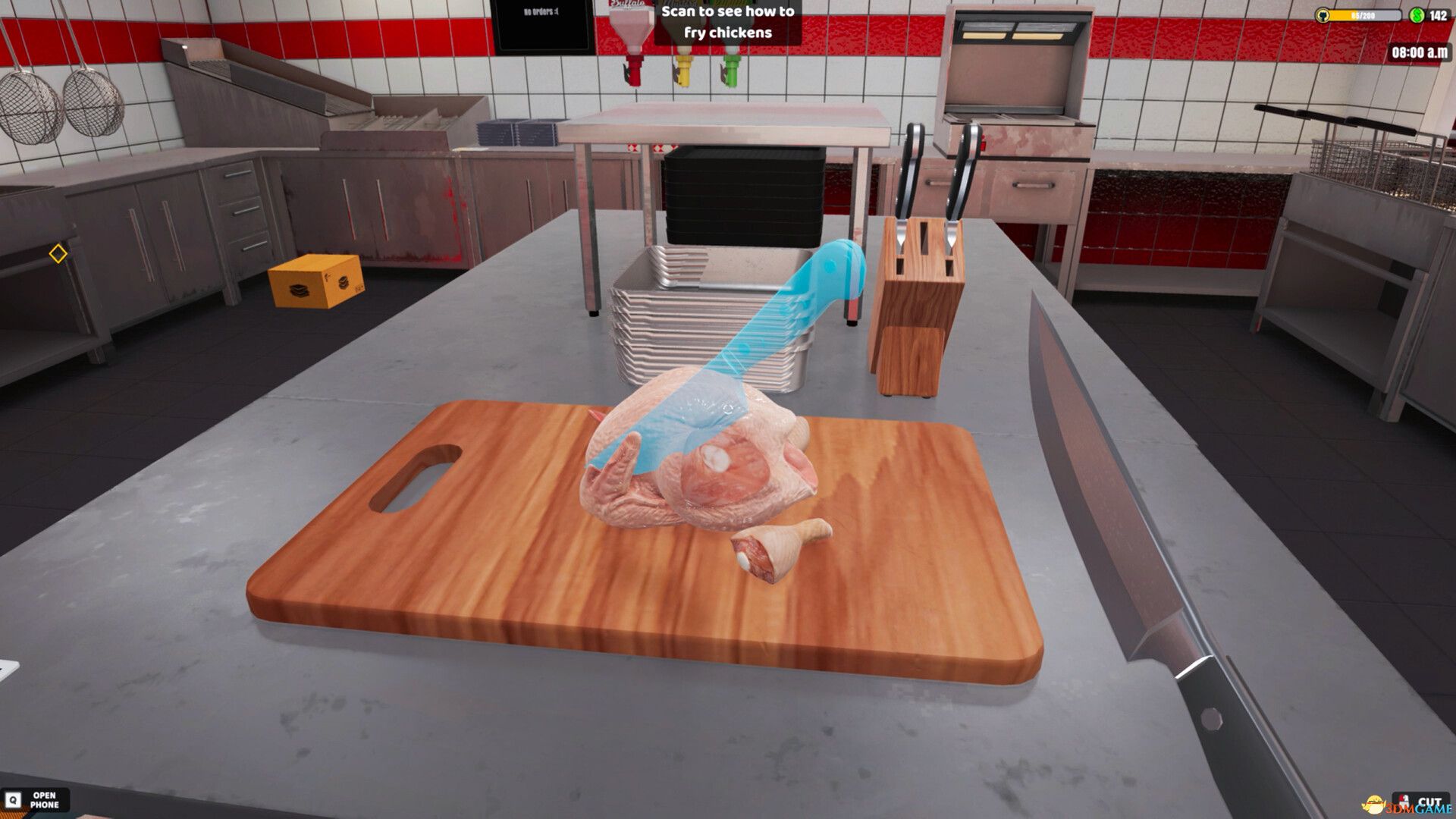Click the chicken XP progress icon
Screen dimensions: 1456x819
[1323, 14]
